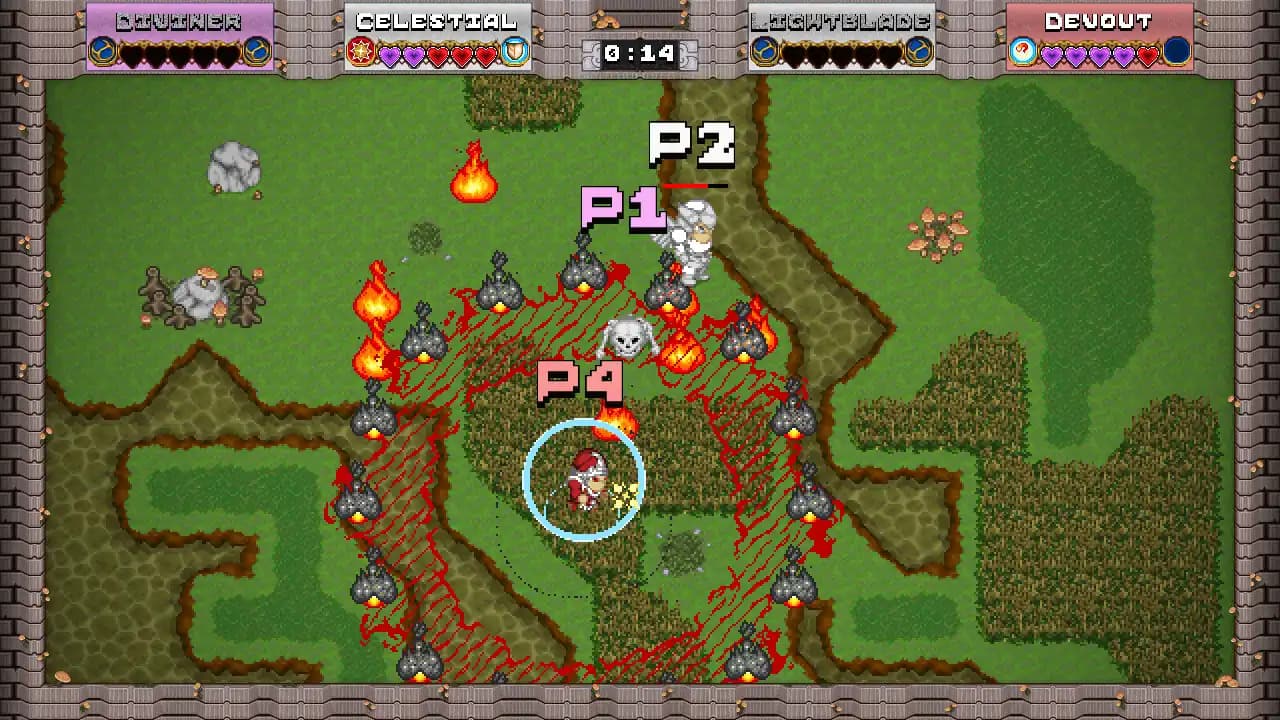This screenshot has height=720, width=1280.
Task: Click the P1 player label
Action: pos(625,210)
